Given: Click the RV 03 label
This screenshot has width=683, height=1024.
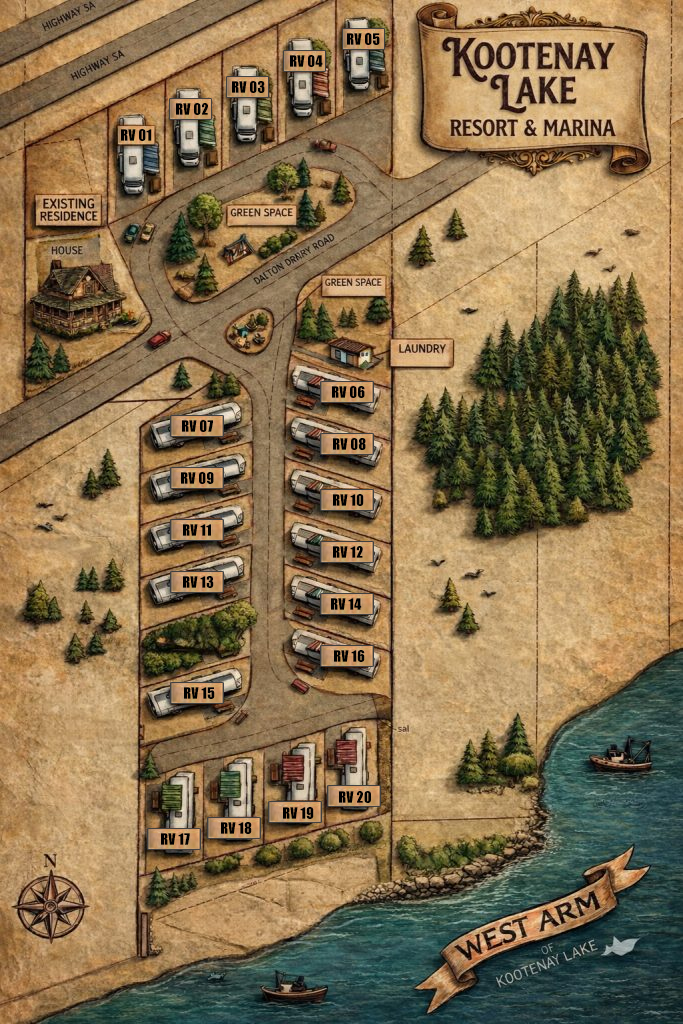Looking at the screenshot, I should pyautogui.click(x=248, y=86).
